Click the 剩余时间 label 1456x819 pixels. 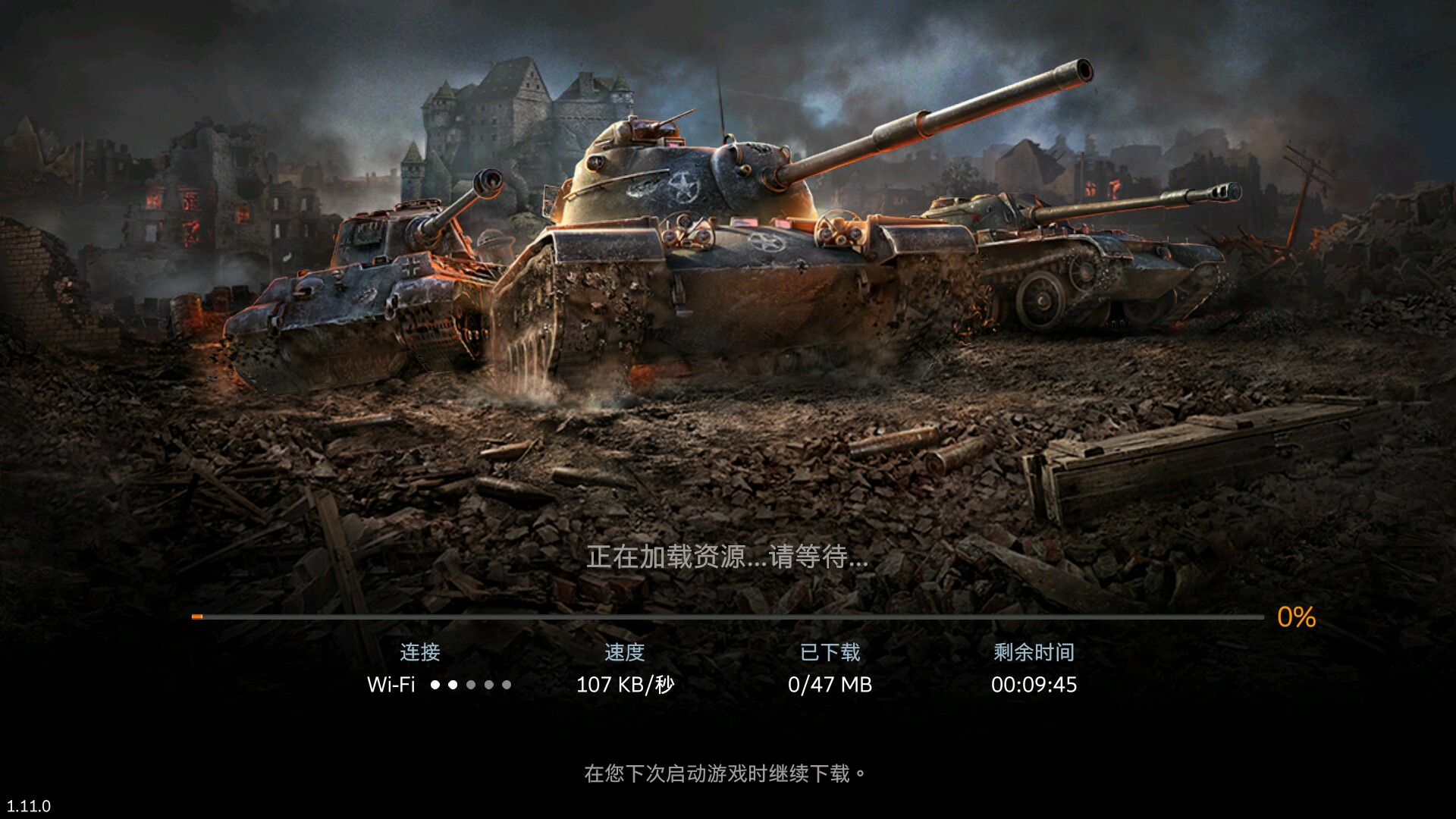click(1034, 652)
